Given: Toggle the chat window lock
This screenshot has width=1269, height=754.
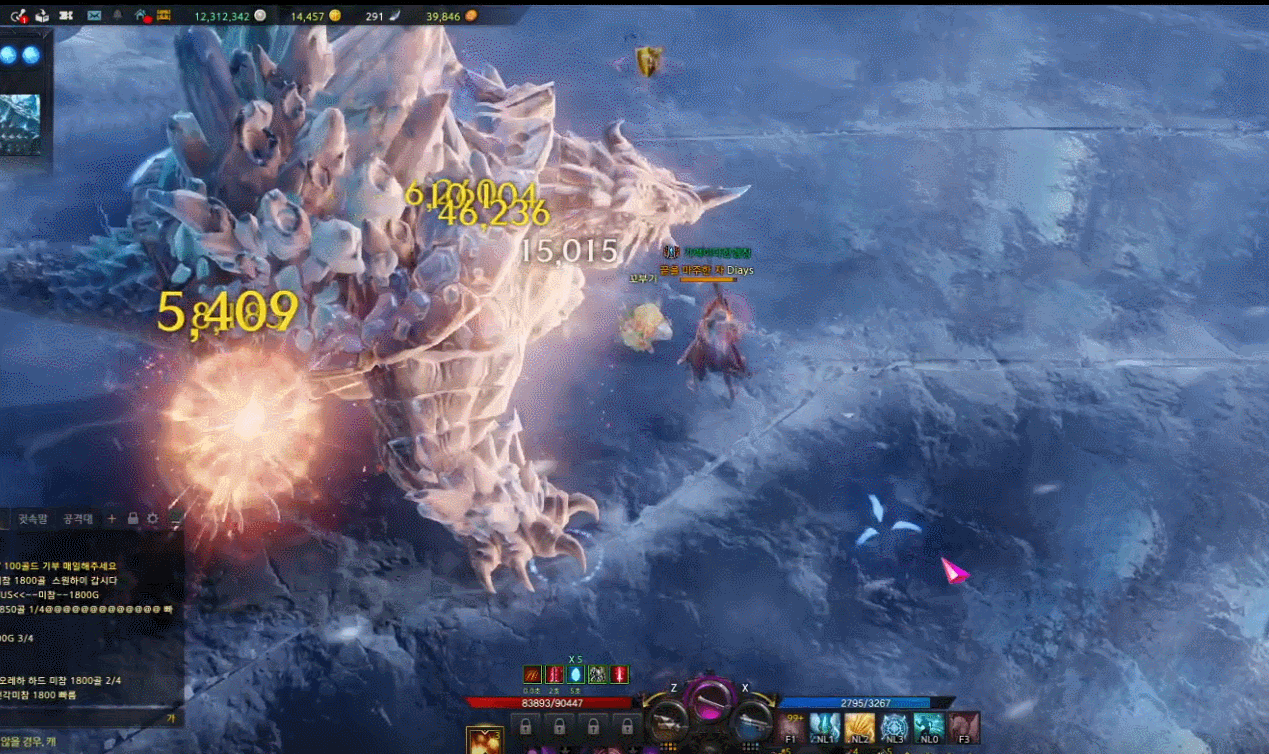Looking at the screenshot, I should (132, 519).
